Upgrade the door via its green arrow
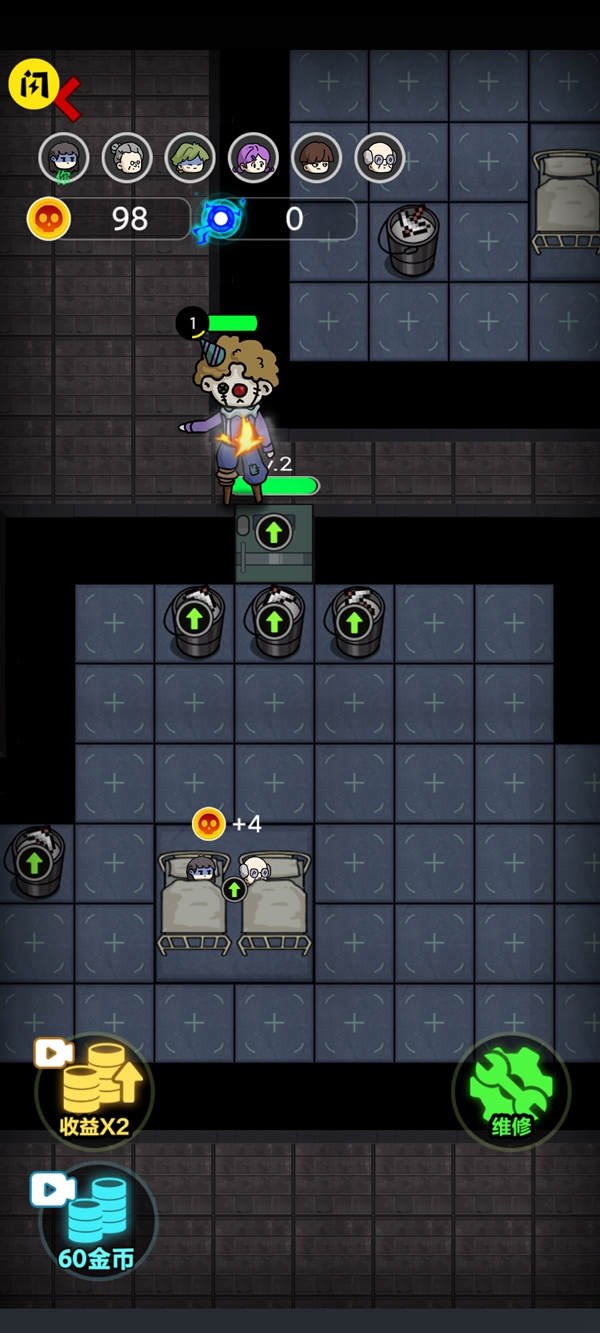The image size is (600, 1333). [273, 532]
